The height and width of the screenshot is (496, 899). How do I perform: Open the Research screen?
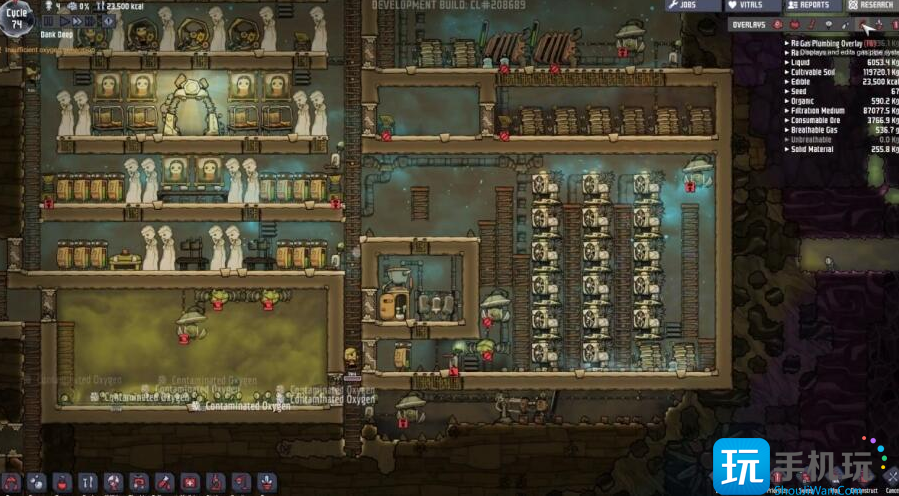[870, 5]
